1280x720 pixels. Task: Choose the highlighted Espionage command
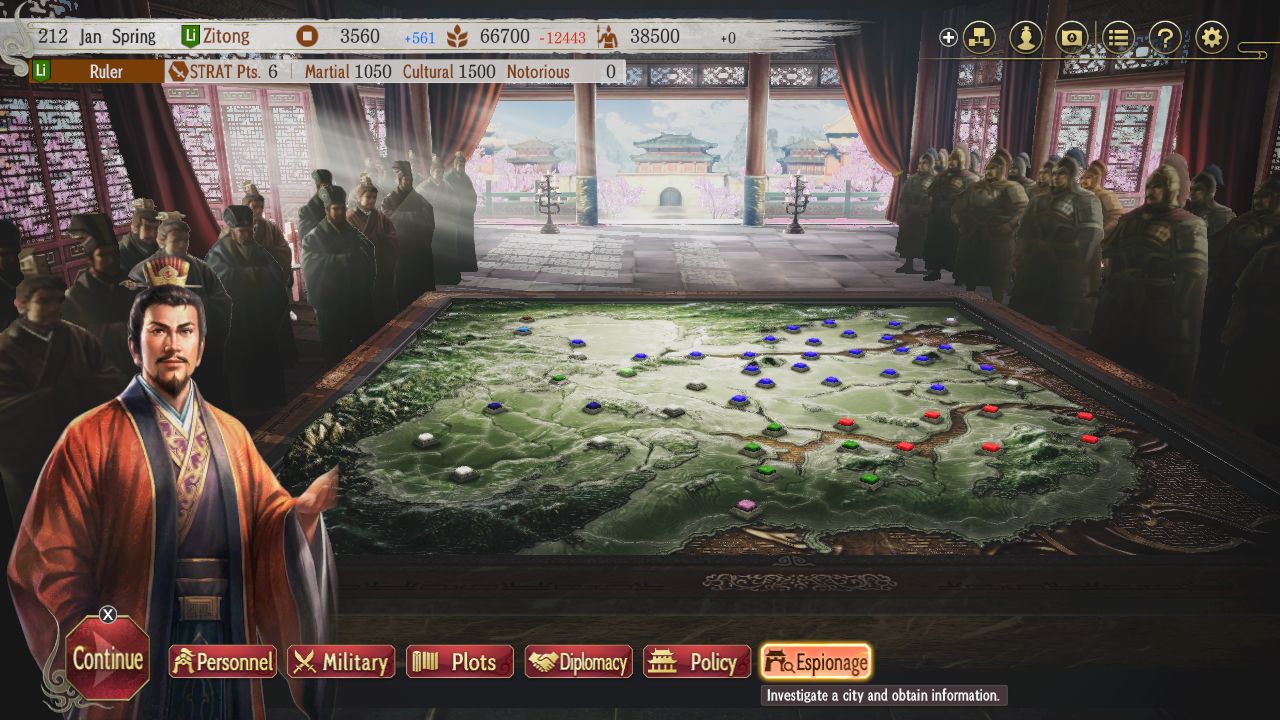tap(815, 662)
